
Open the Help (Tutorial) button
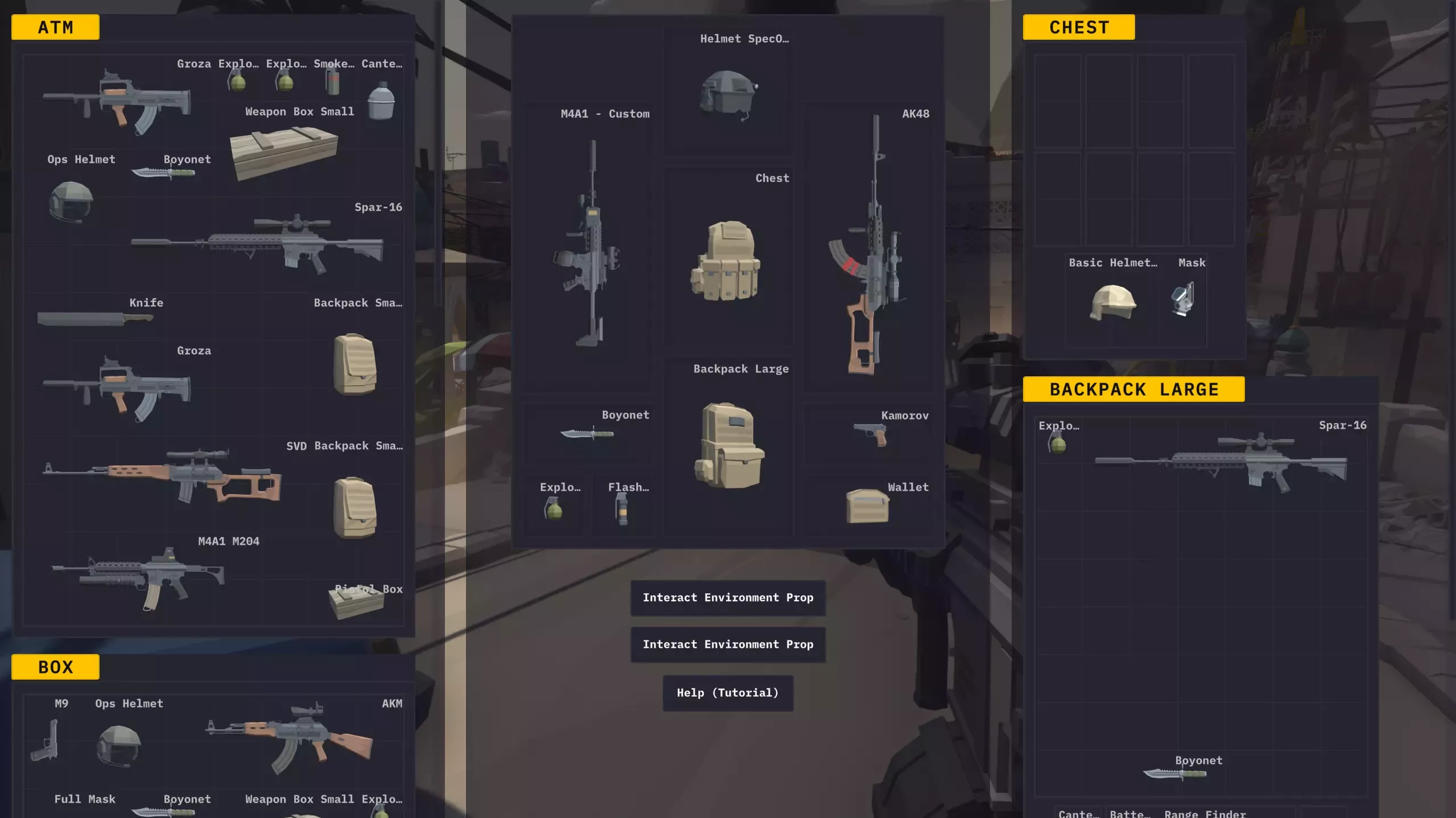tap(728, 693)
